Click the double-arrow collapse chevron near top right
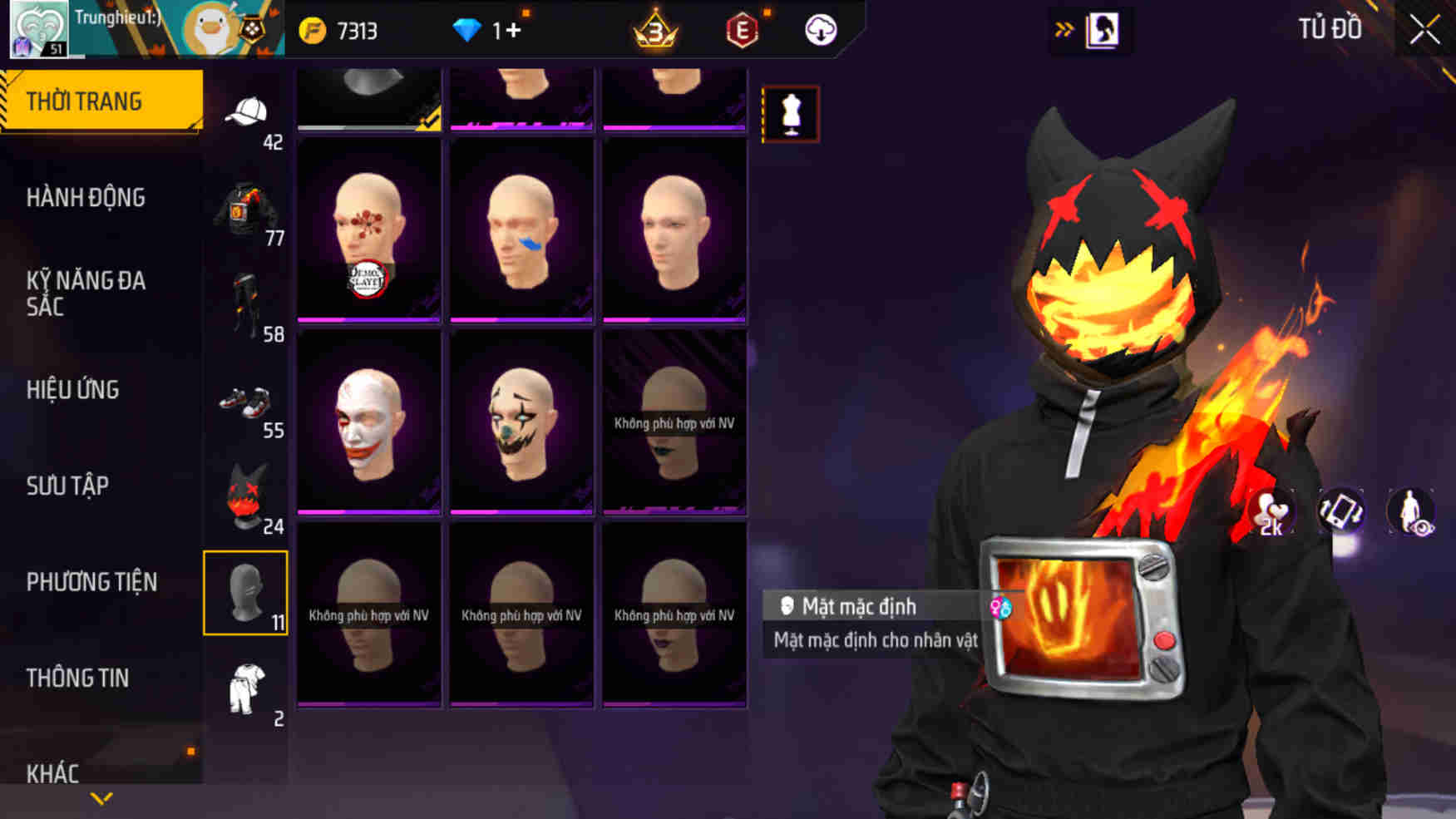 click(x=1063, y=27)
